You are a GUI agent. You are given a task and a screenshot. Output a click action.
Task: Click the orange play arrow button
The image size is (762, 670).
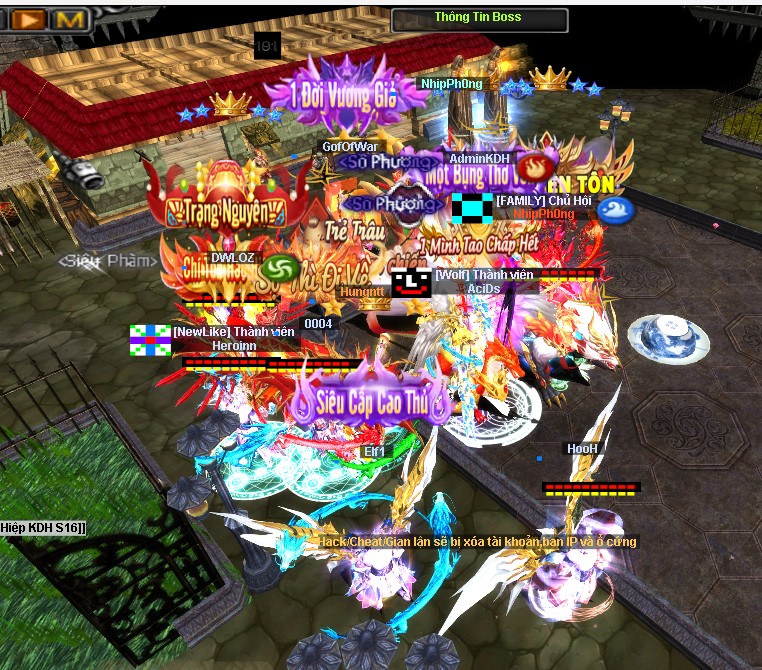(31, 18)
